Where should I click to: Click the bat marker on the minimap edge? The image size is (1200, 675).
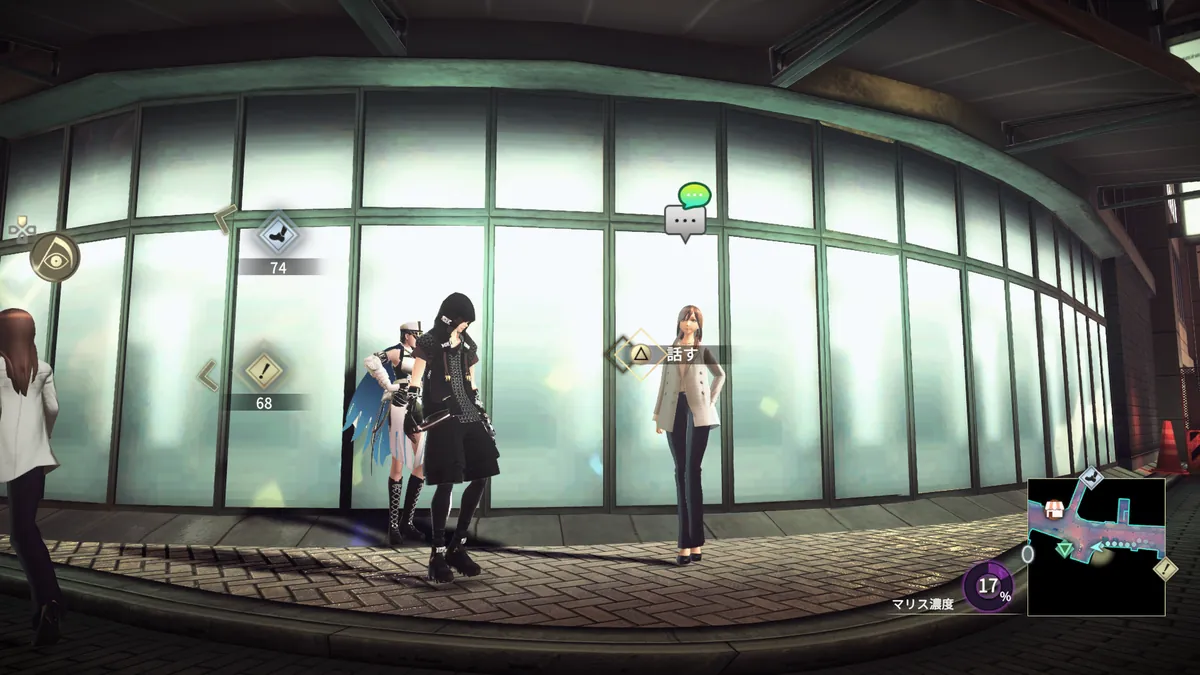(x=1092, y=479)
